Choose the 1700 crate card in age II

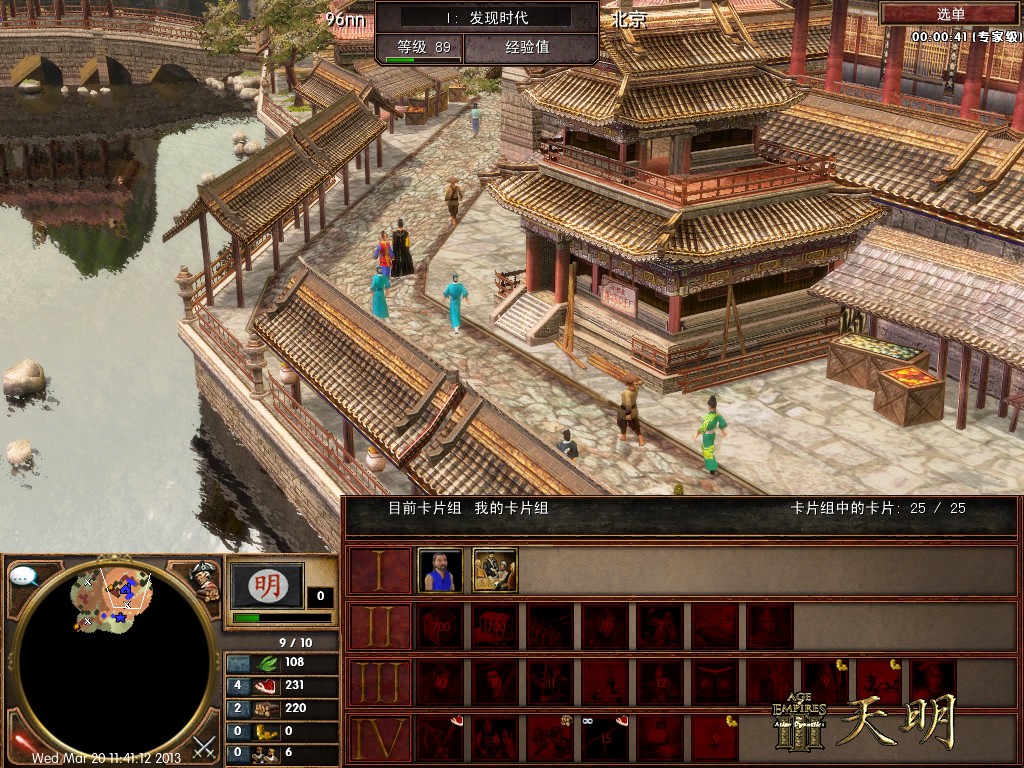[x=494, y=626]
